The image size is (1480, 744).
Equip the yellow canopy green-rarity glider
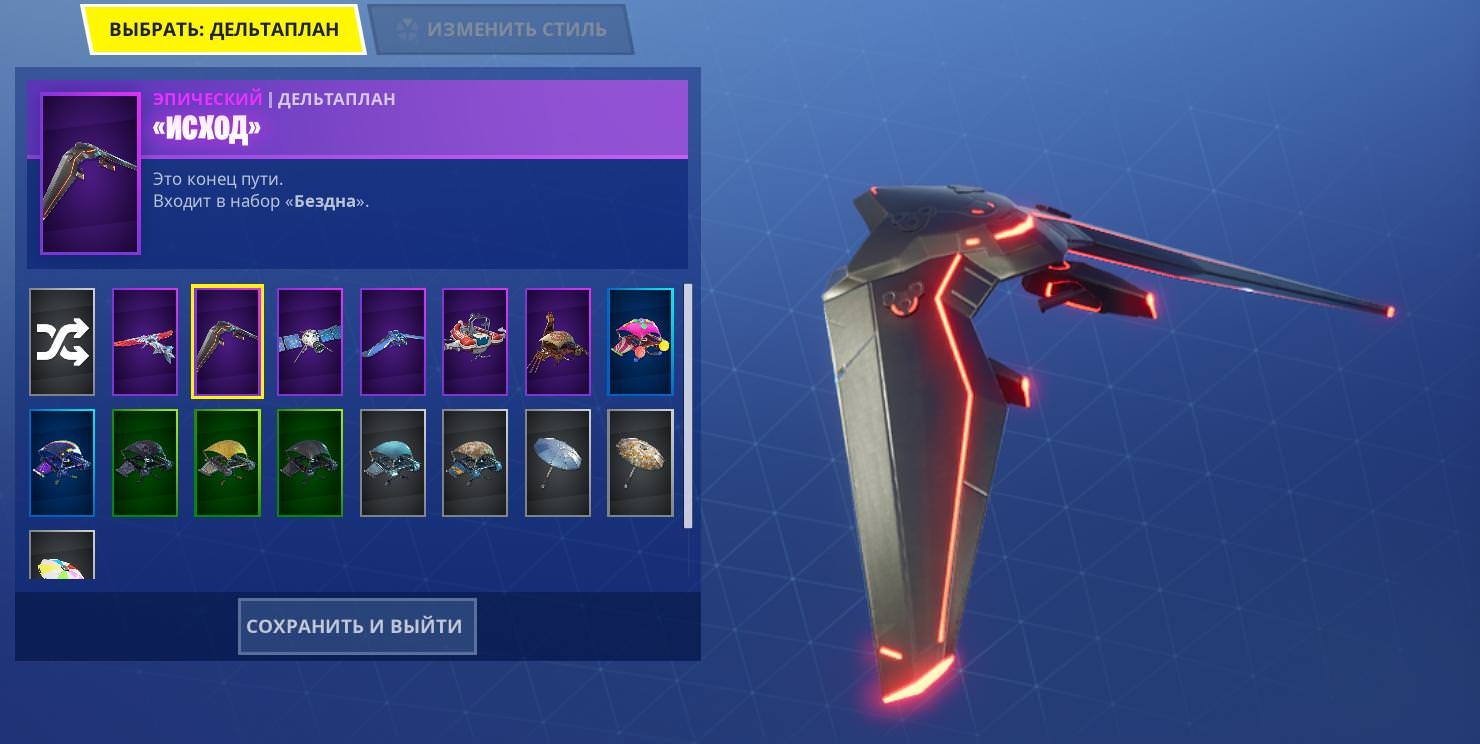pyautogui.click(x=228, y=463)
